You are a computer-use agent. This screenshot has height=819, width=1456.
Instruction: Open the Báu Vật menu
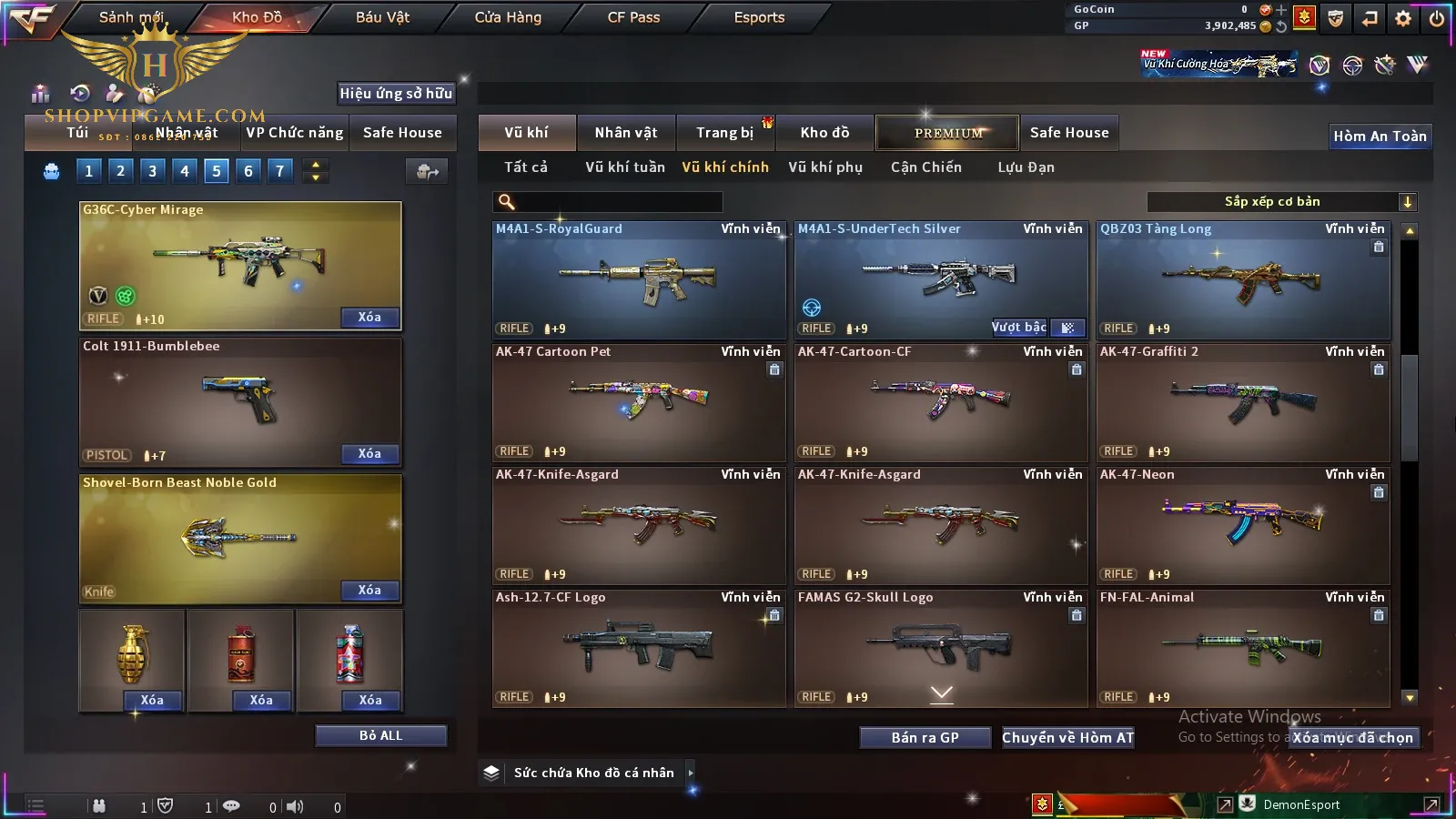[382, 17]
